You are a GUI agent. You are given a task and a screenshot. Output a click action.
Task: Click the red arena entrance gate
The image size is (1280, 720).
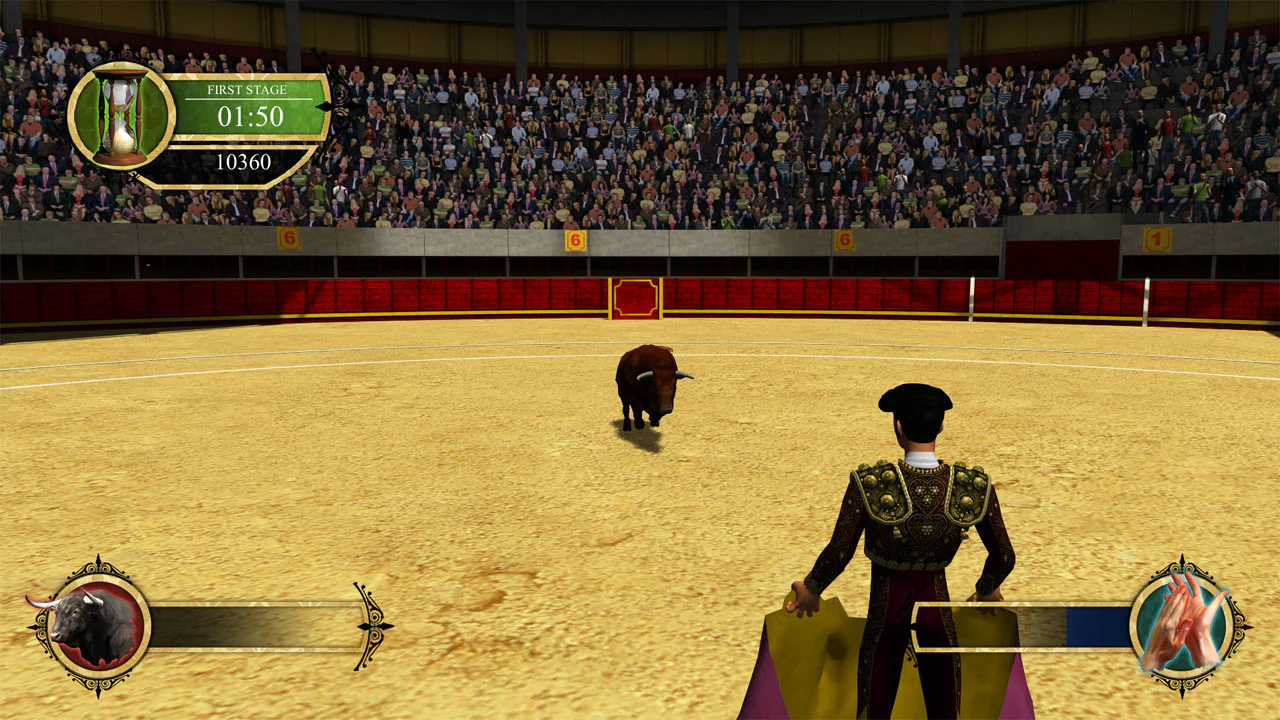tap(633, 296)
